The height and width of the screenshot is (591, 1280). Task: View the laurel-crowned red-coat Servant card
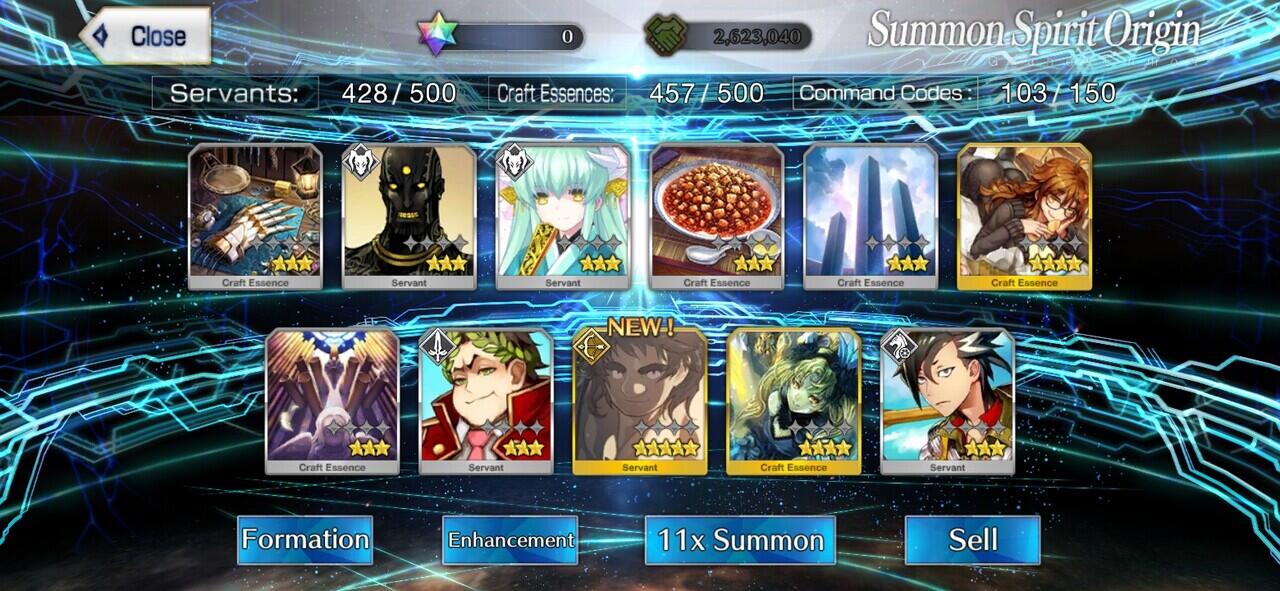click(x=486, y=400)
